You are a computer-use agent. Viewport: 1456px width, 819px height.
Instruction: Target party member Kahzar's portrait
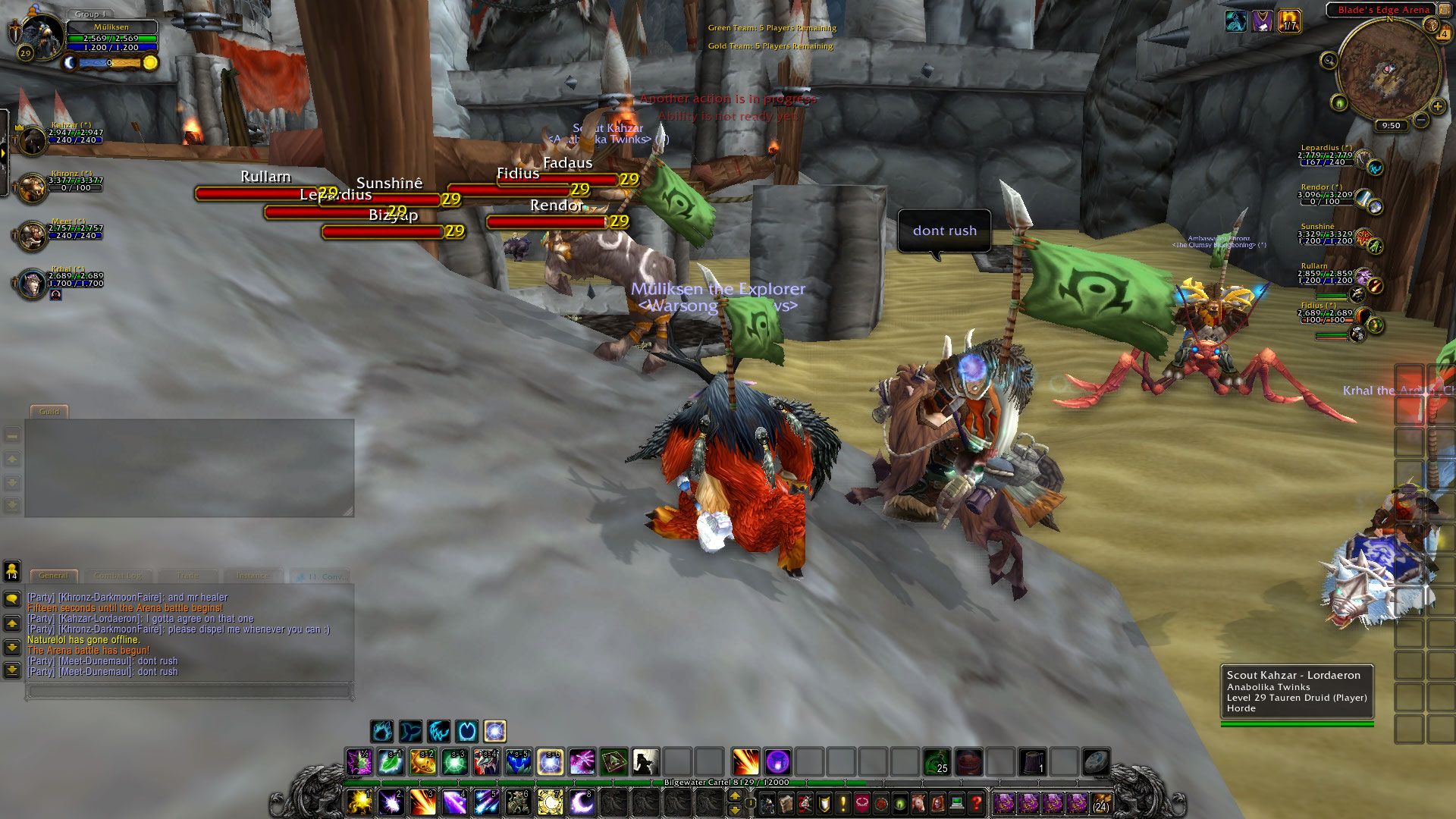coord(33,140)
